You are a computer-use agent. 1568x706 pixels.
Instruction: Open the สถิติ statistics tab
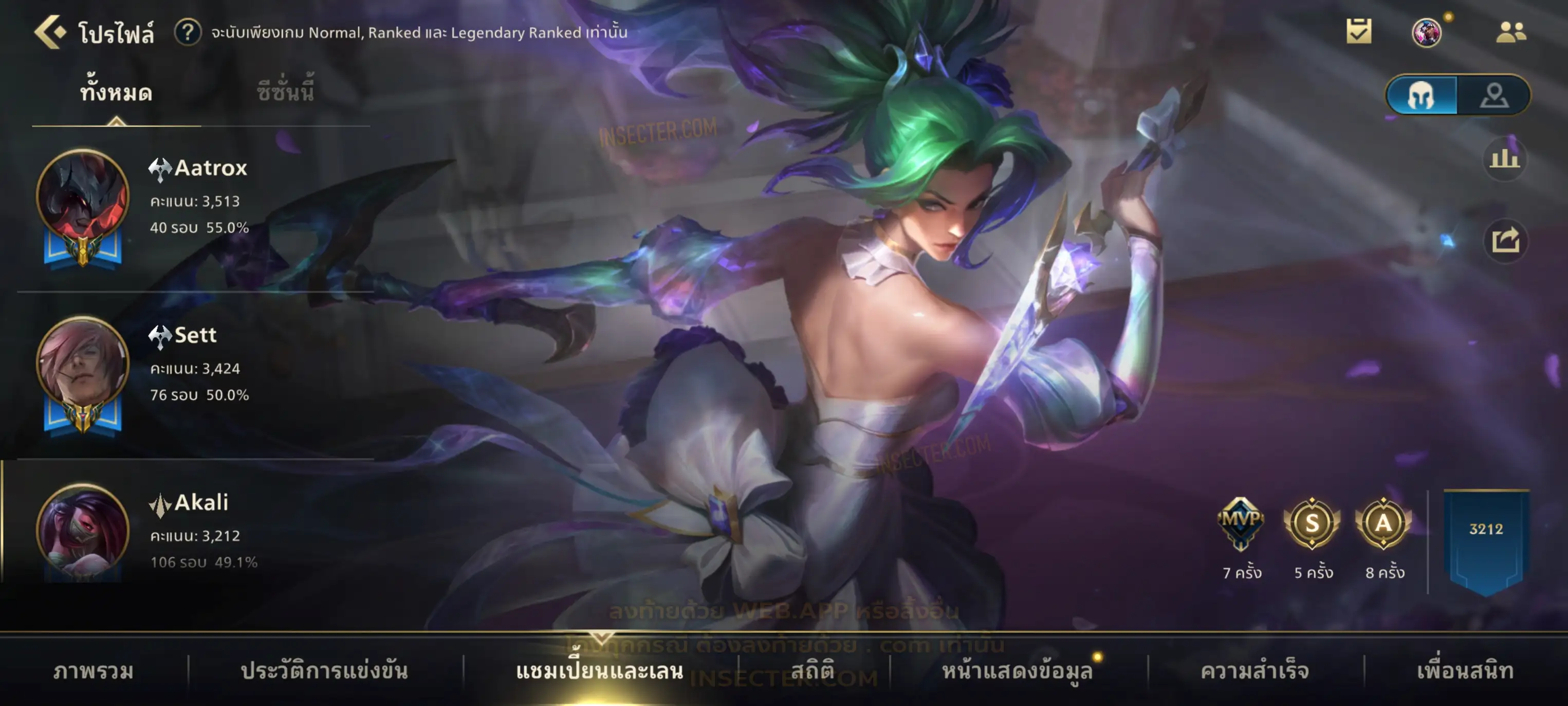(x=813, y=671)
